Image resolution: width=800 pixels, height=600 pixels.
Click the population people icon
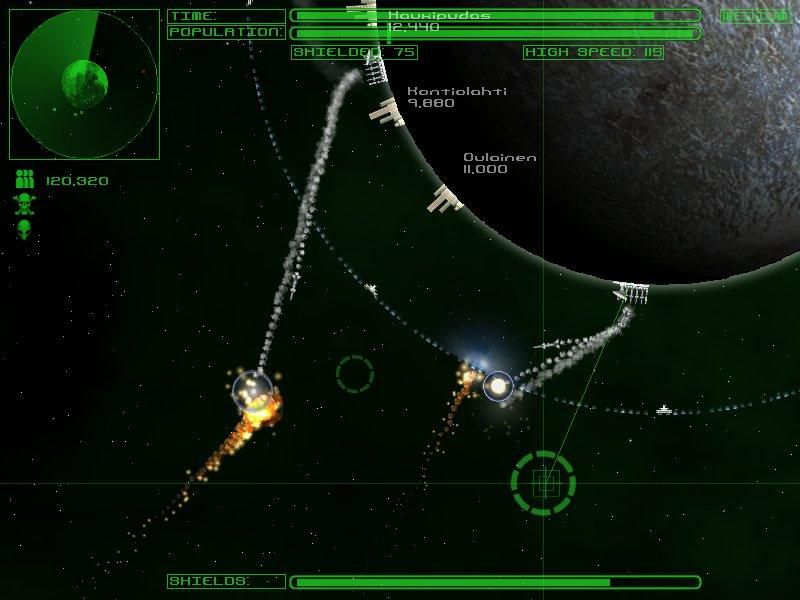[x=26, y=181]
